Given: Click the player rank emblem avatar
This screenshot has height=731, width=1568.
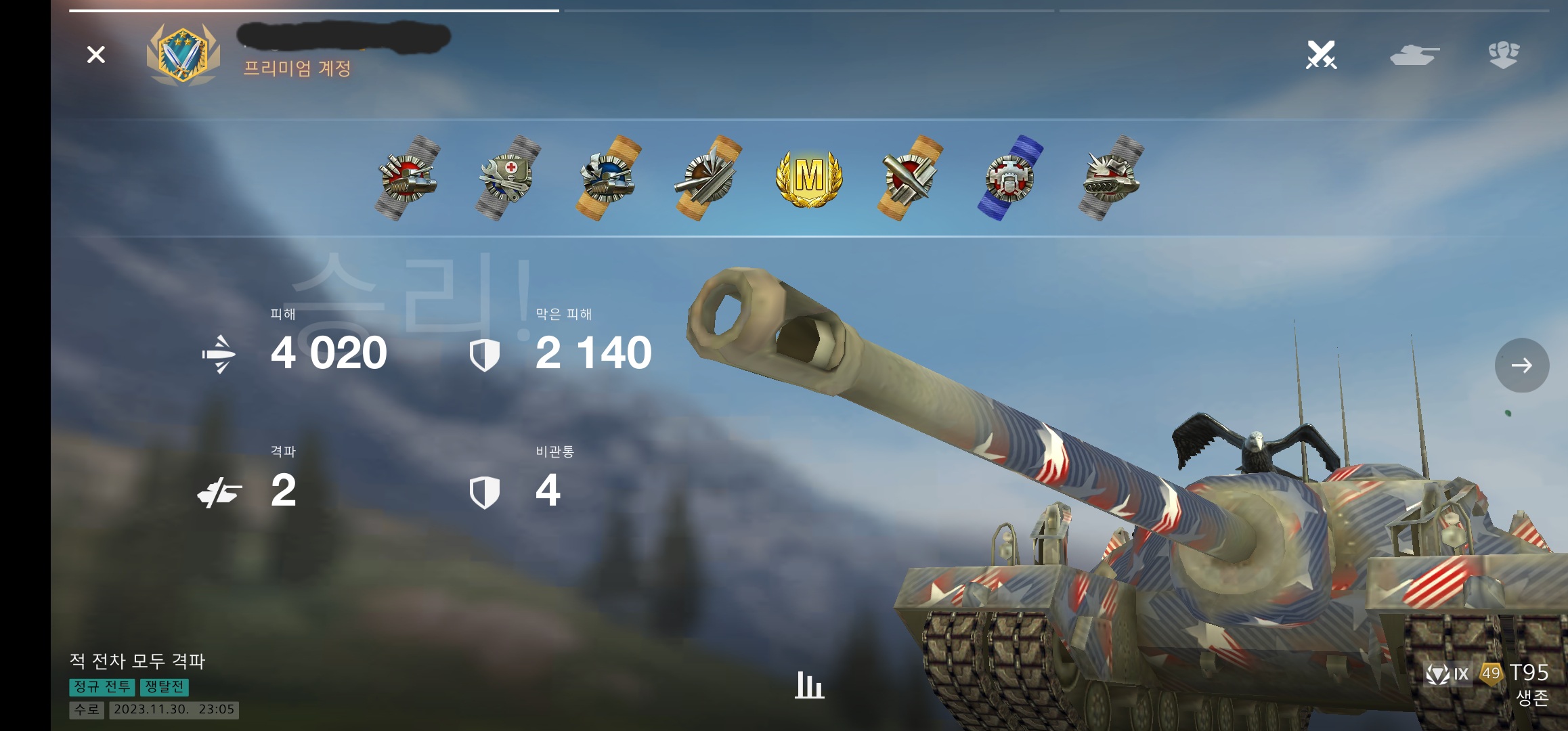Looking at the screenshot, I should (183, 55).
